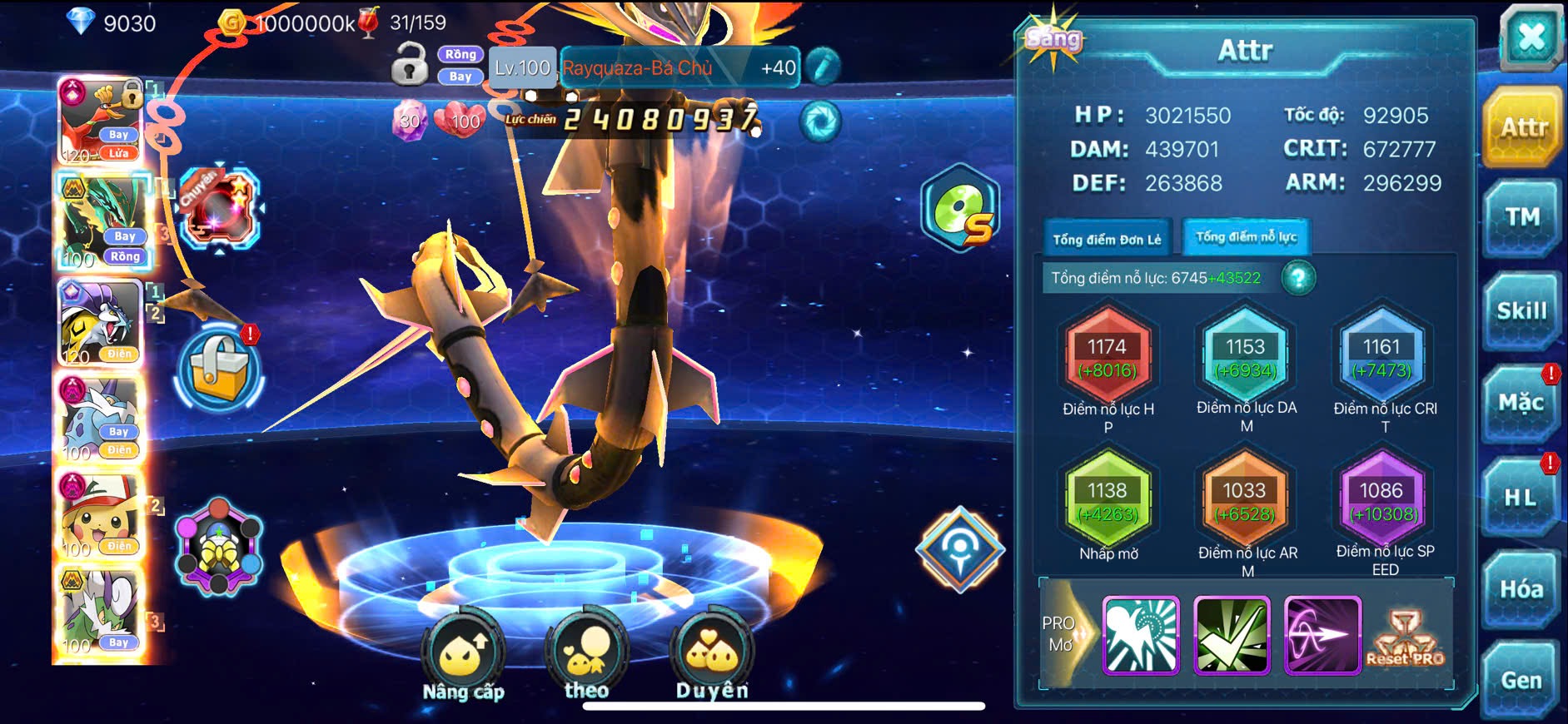The height and width of the screenshot is (724, 1568).
Task: Click the Reset PRO button
Action: point(1406,638)
